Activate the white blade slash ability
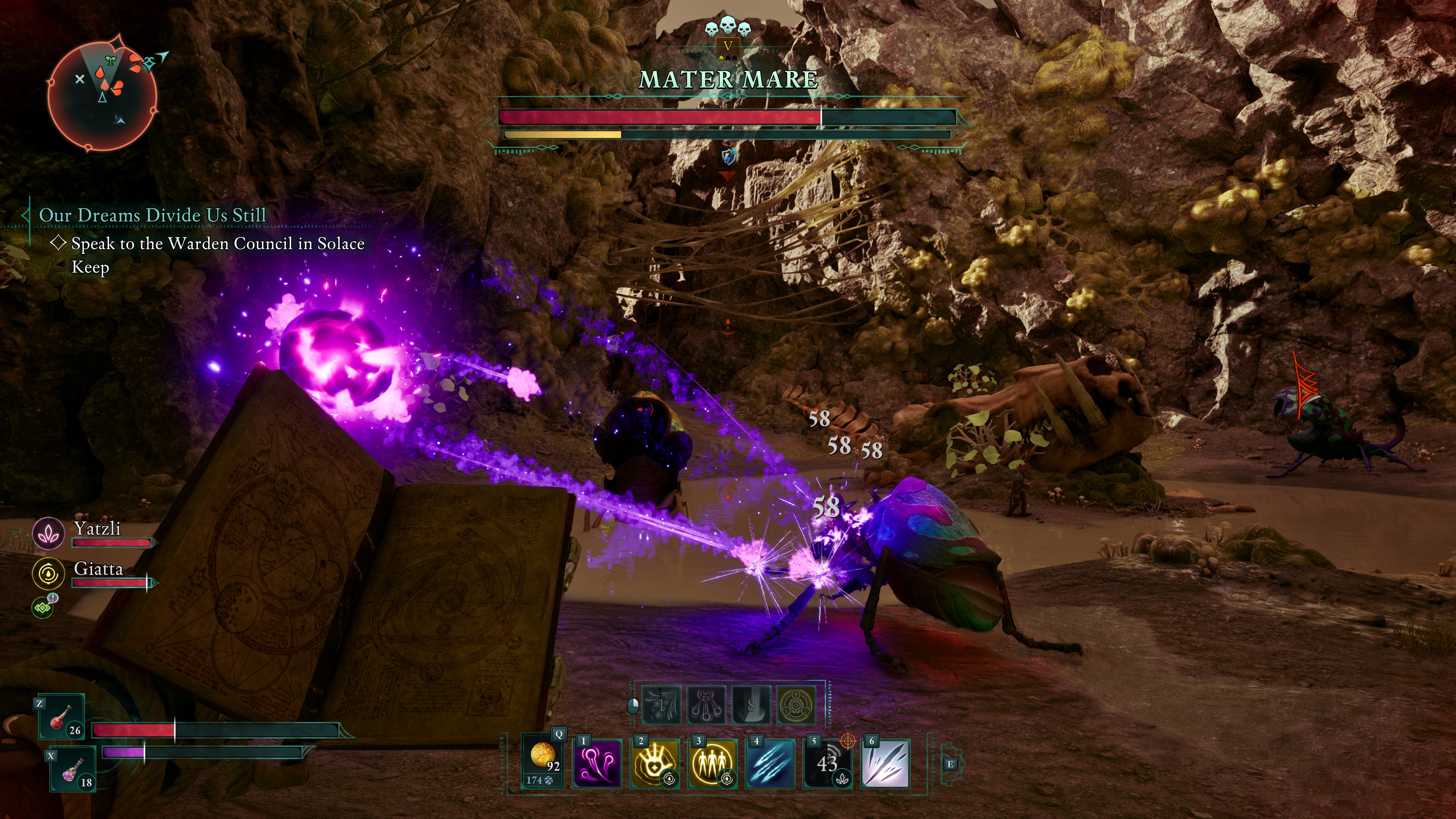Viewport: 1456px width, 819px height. click(886, 763)
